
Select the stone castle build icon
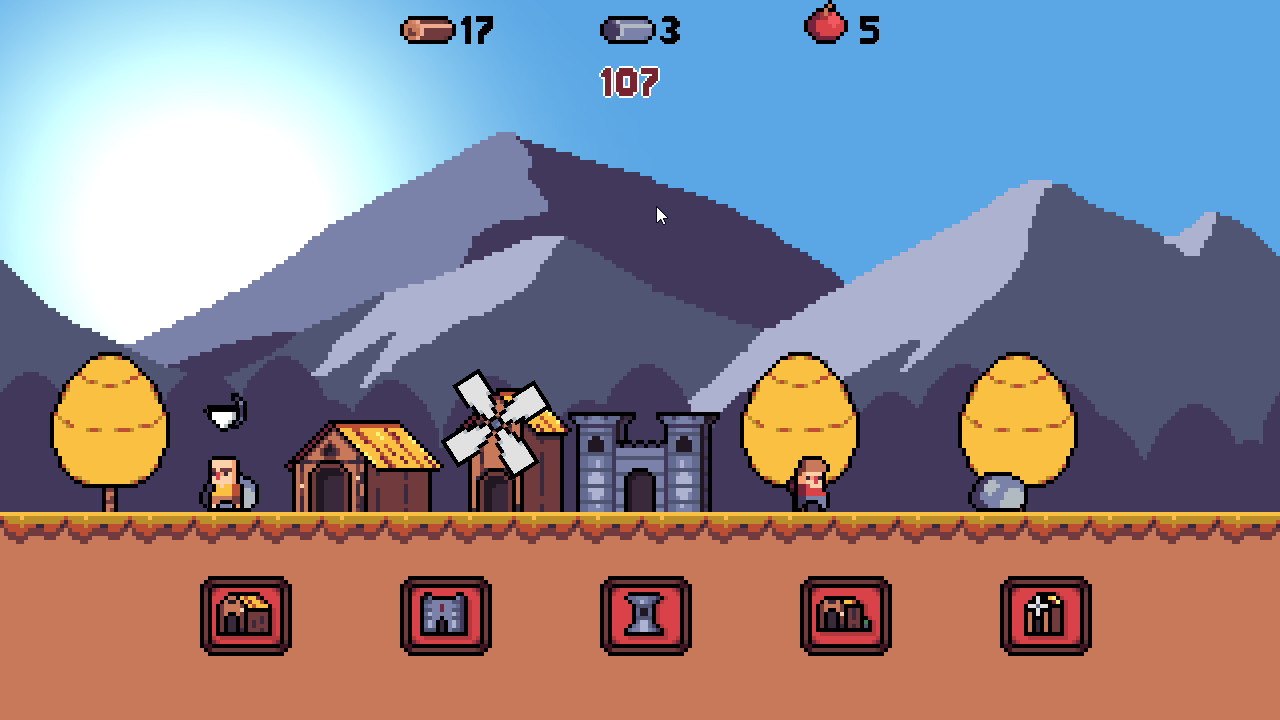446,616
